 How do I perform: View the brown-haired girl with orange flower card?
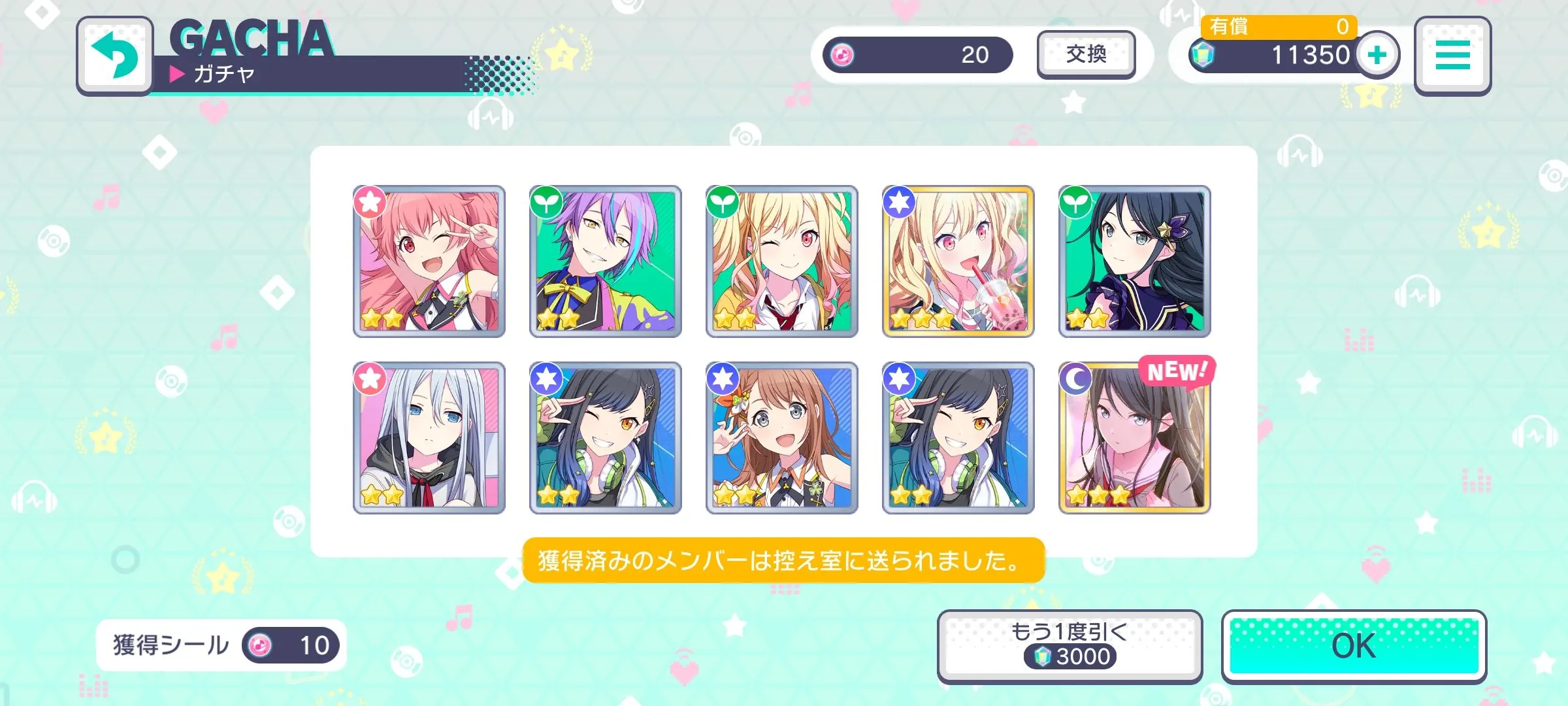[x=782, y=438]
